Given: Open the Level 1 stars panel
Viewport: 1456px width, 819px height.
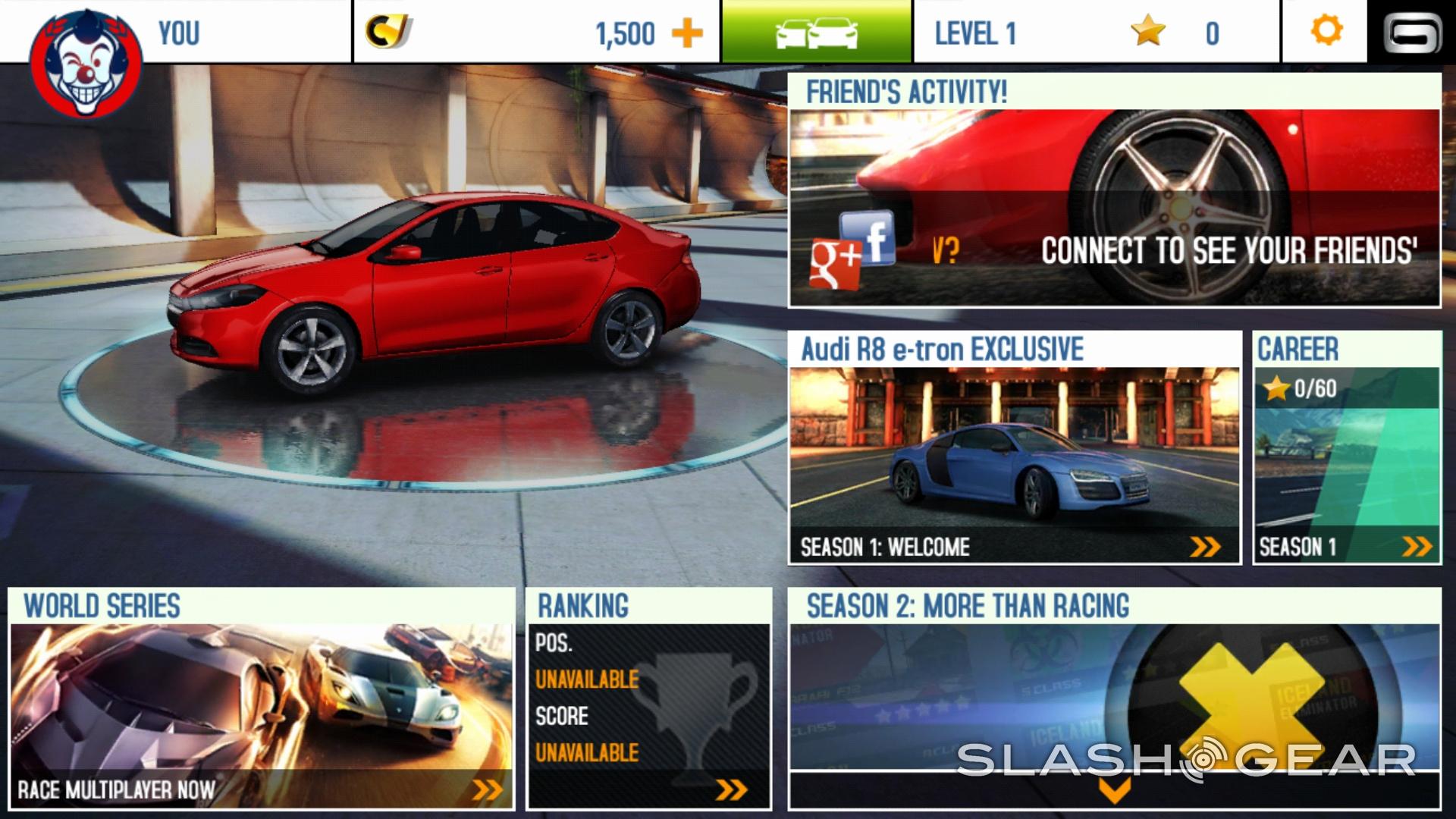Looking at the screenshot, I should pos(1096,33).
